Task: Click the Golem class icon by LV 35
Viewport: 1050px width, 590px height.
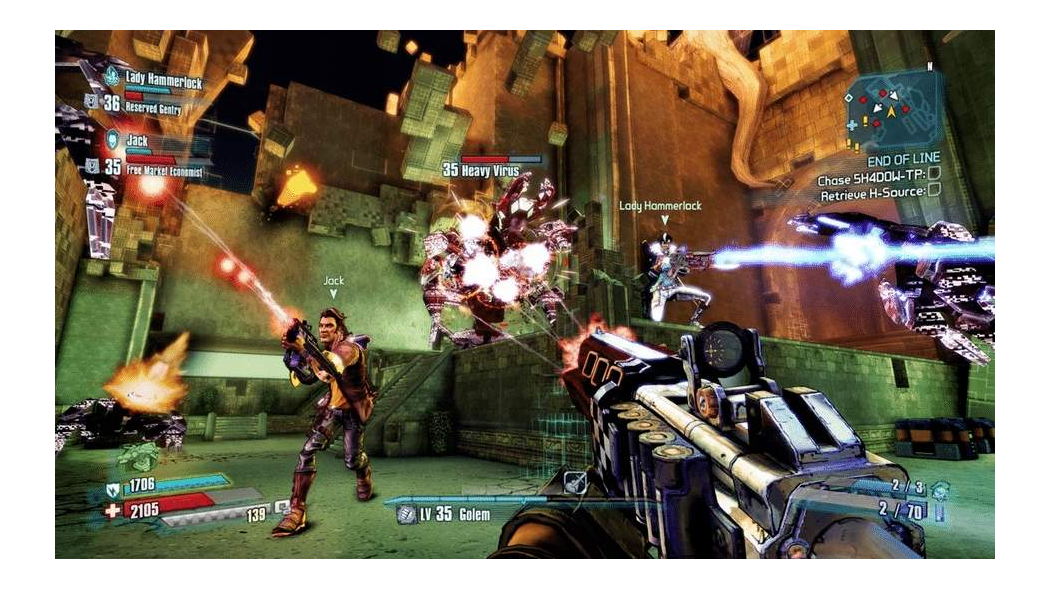Action: (406, 514)
